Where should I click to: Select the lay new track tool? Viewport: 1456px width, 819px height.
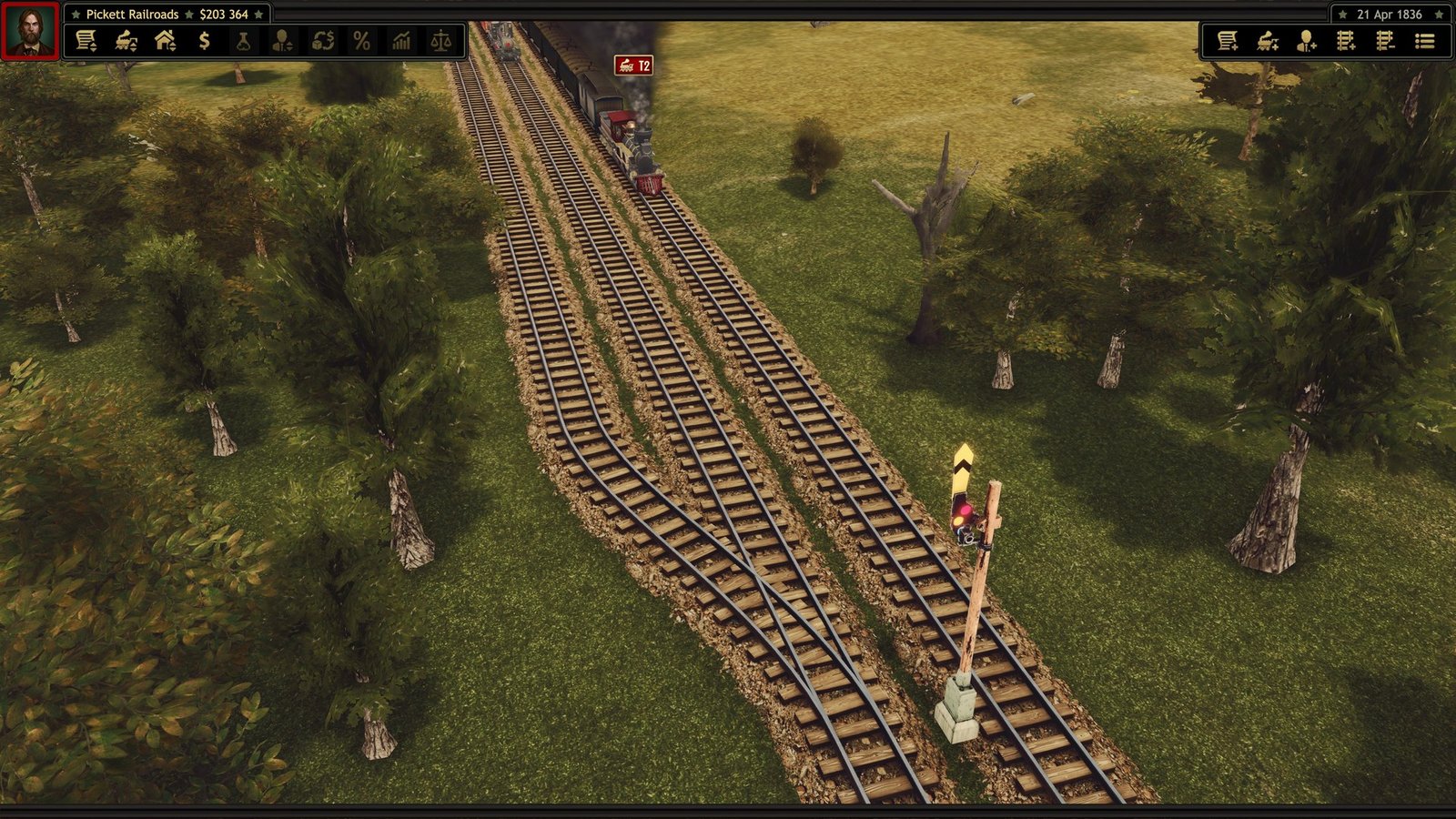[1347, 39]
